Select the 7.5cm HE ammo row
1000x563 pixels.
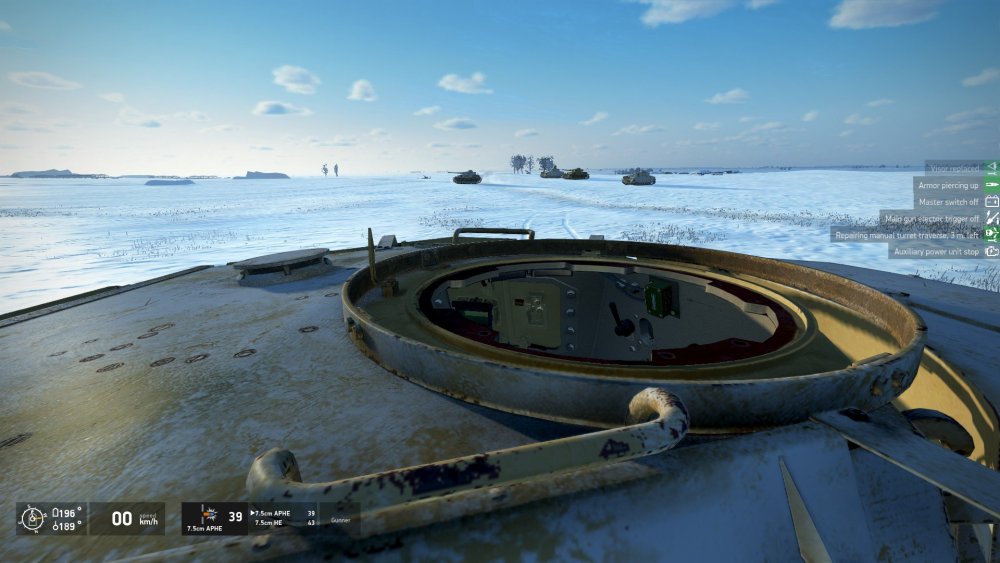coord(276,522)
